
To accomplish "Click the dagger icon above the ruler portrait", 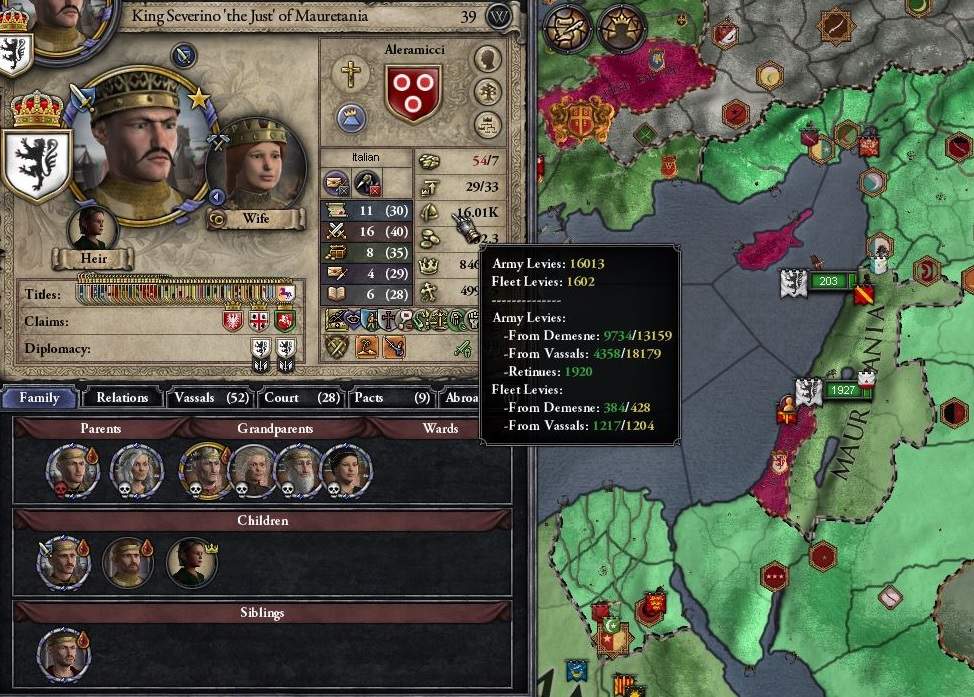I will pyautogui.click(x=184, y=55).
